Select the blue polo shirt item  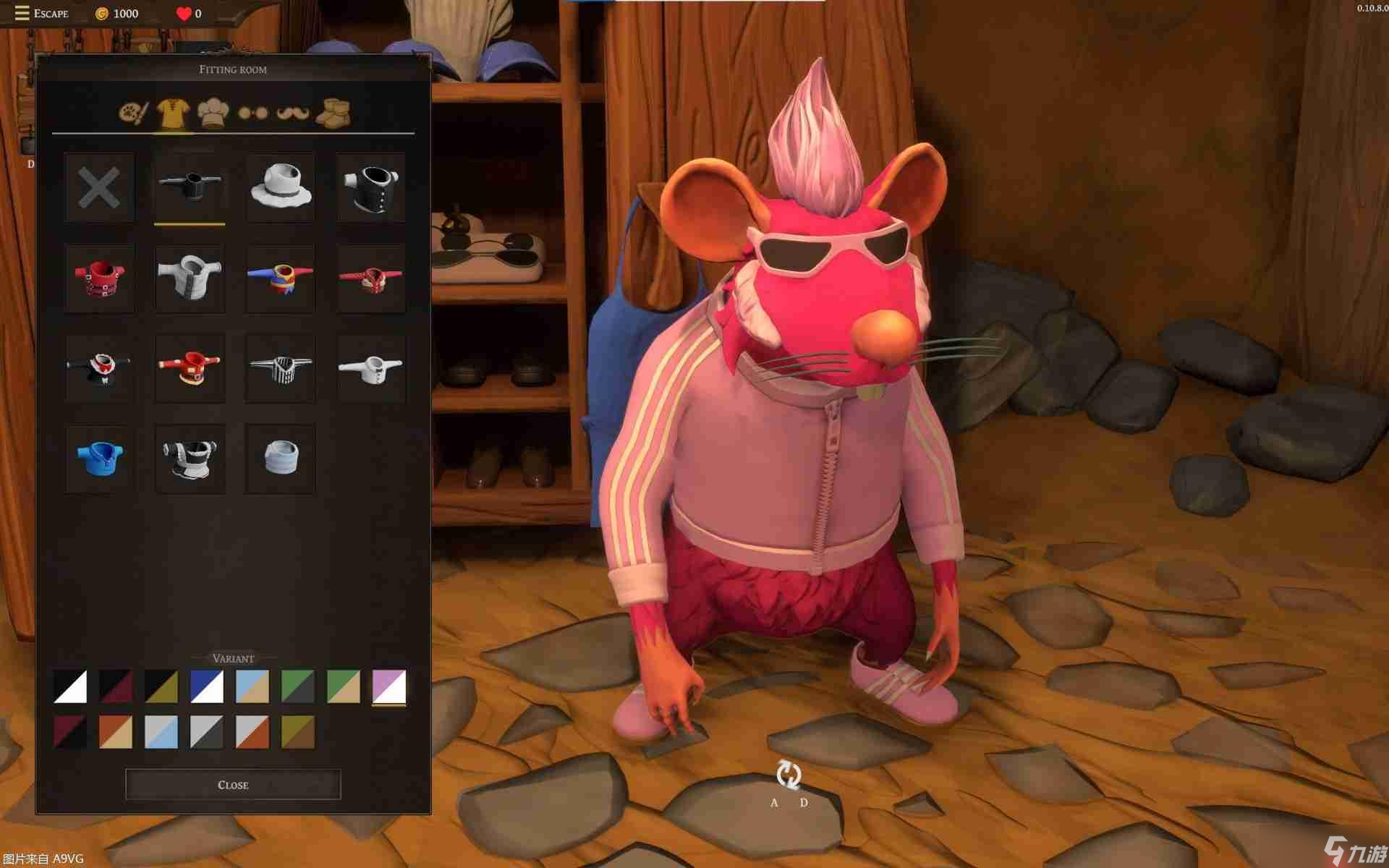pyautogui.click(x=99, y=458)
